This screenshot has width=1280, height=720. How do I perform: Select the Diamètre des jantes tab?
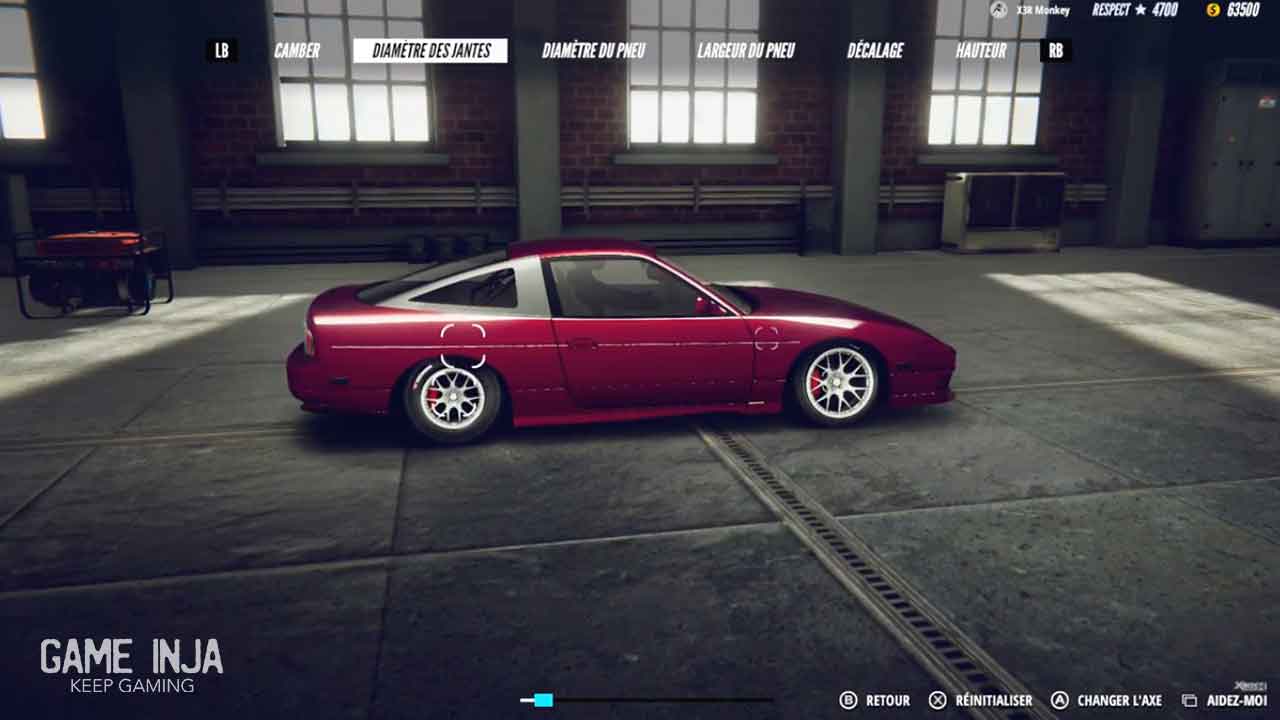pos(430,51)
